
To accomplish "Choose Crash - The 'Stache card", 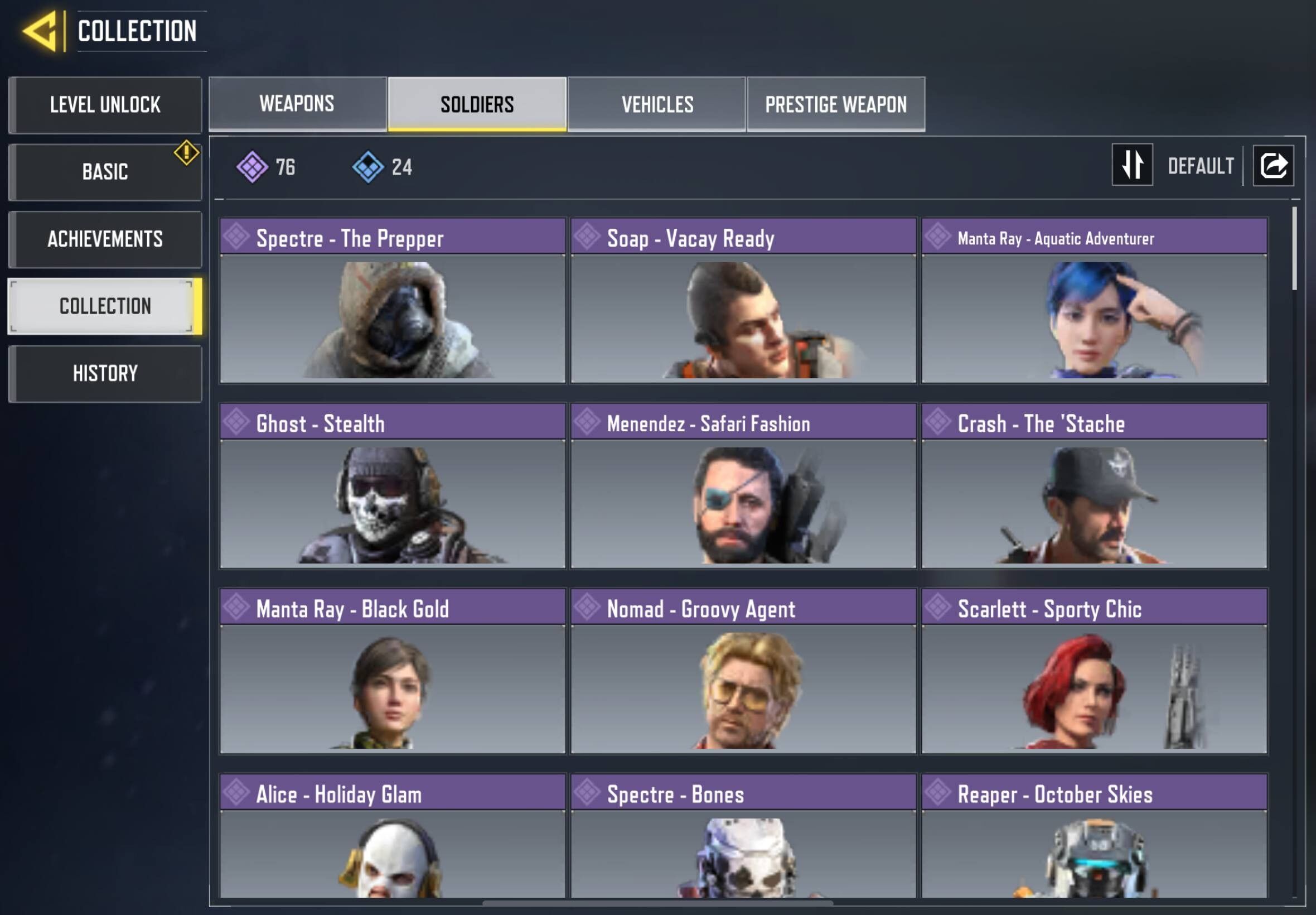I will 1094,485.
